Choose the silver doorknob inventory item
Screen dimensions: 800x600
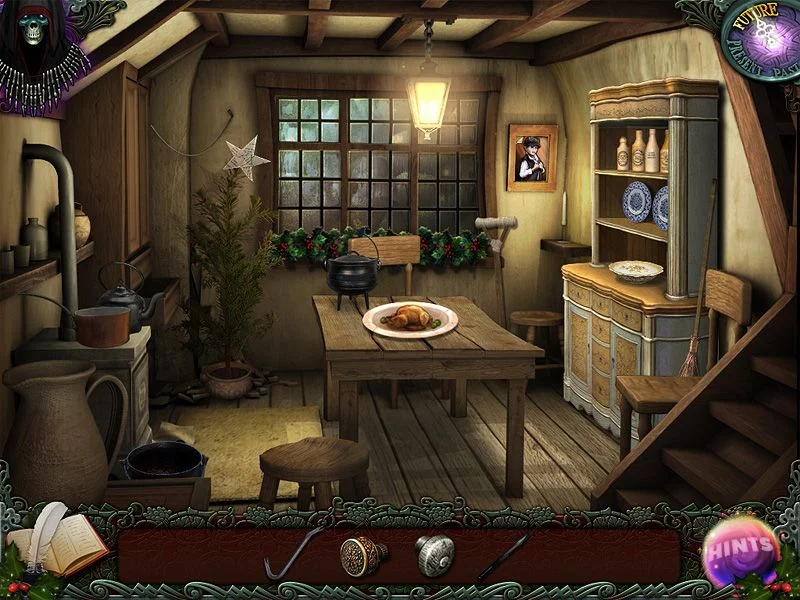point(434,555)
